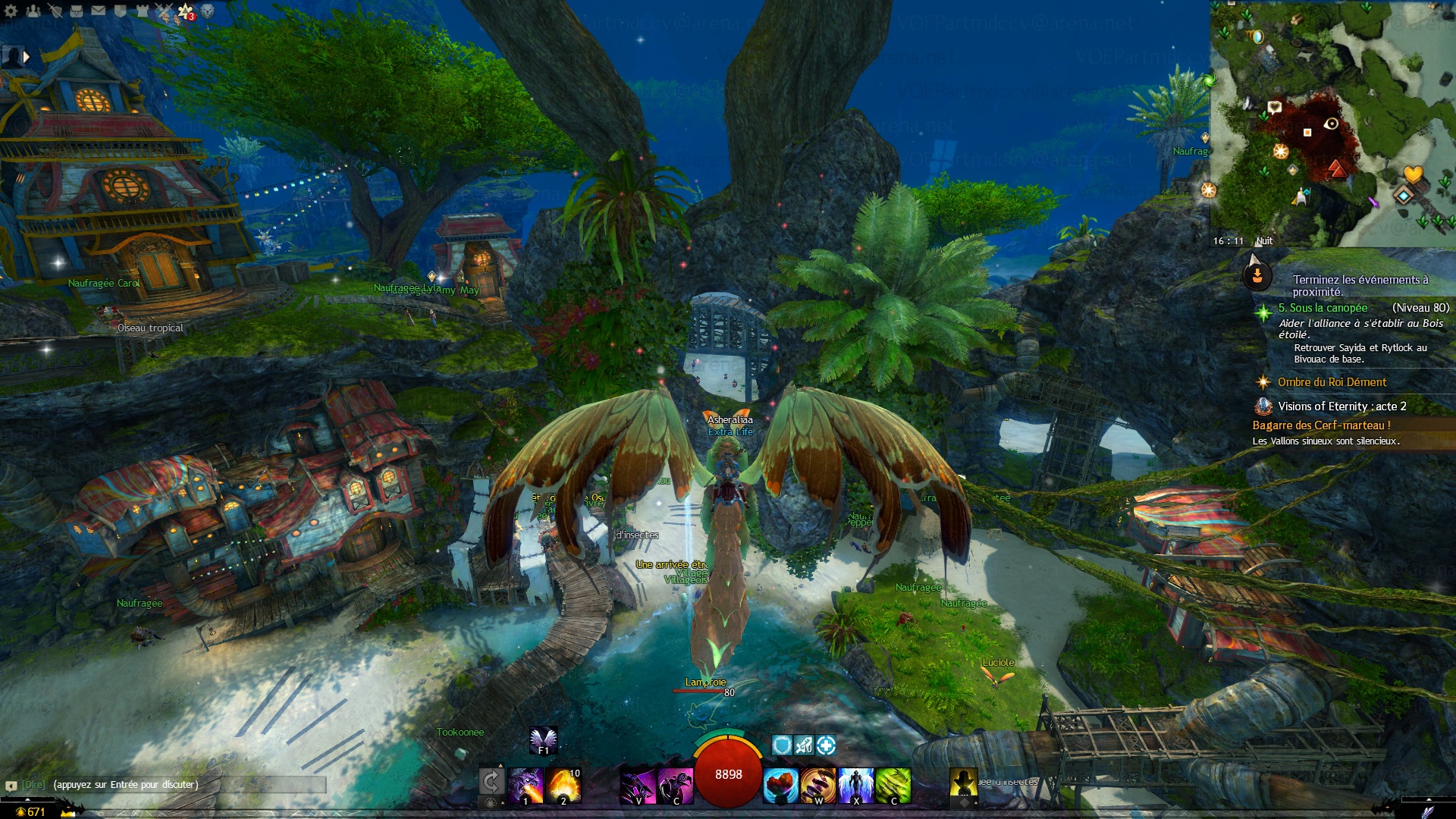1456x819 pixels.
Task: Open the hero panel sword-and-shield icon
Action: (55, 11)
